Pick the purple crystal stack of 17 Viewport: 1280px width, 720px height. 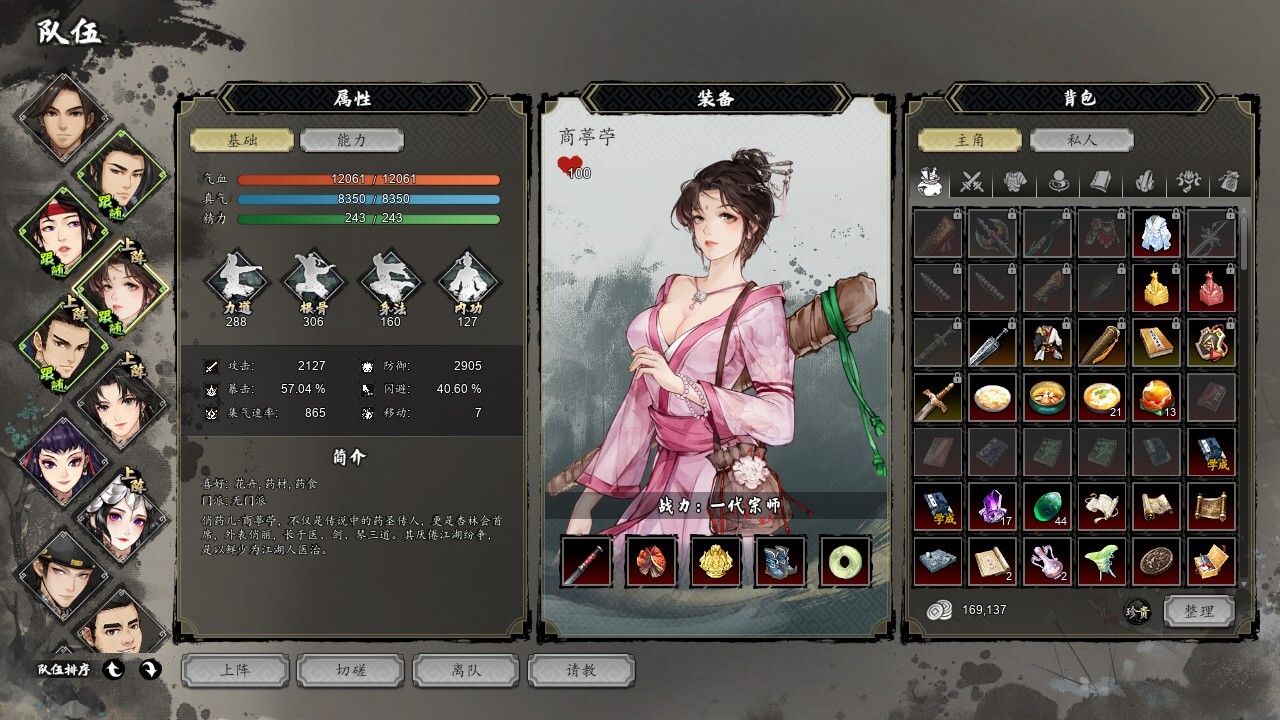(x=993, y=507)
